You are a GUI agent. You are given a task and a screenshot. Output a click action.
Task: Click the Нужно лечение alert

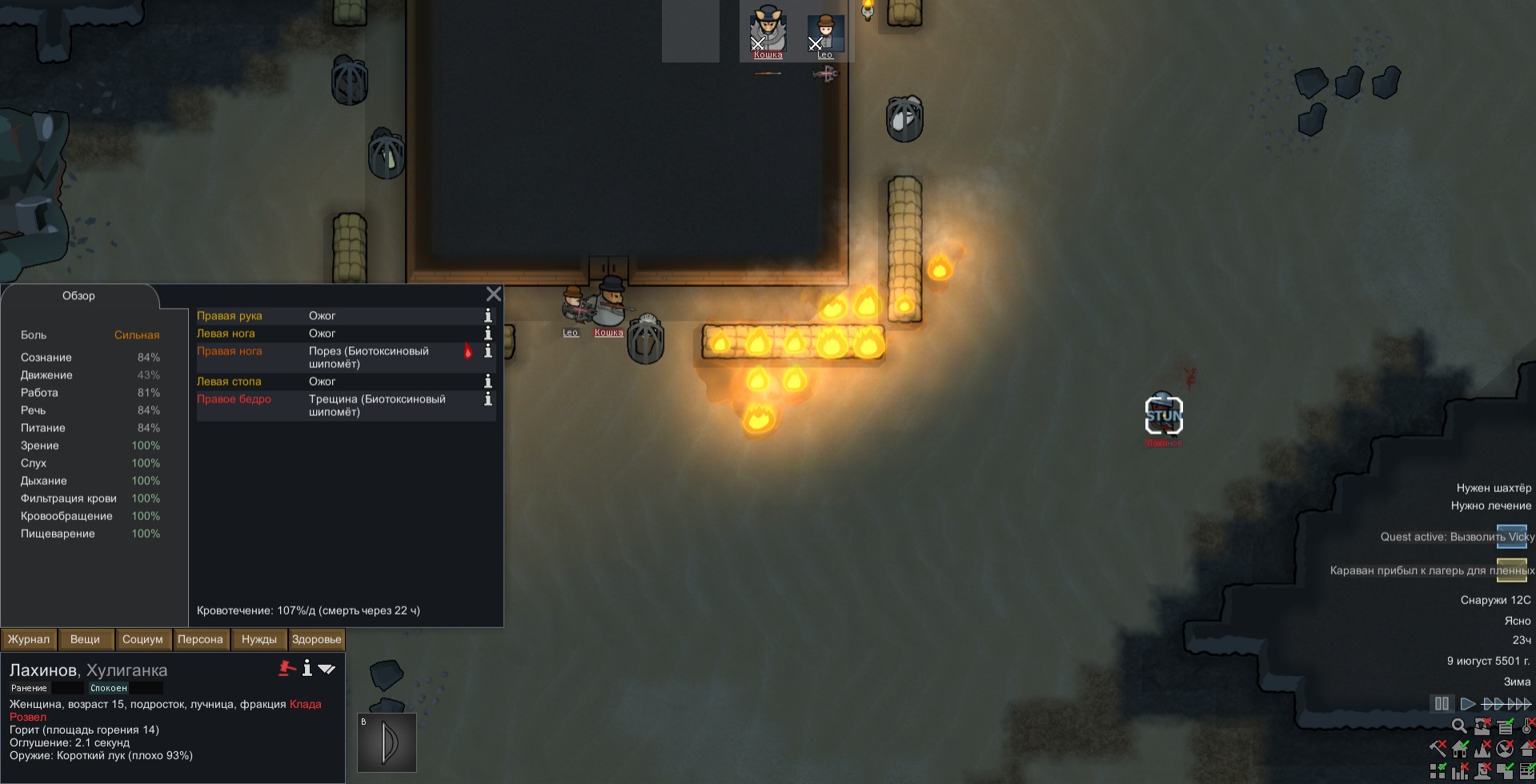coord(1490,506)
